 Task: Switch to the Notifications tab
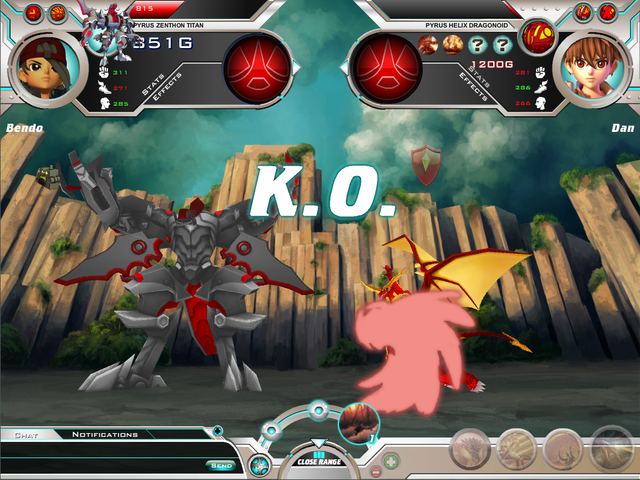tap(105, 435)
